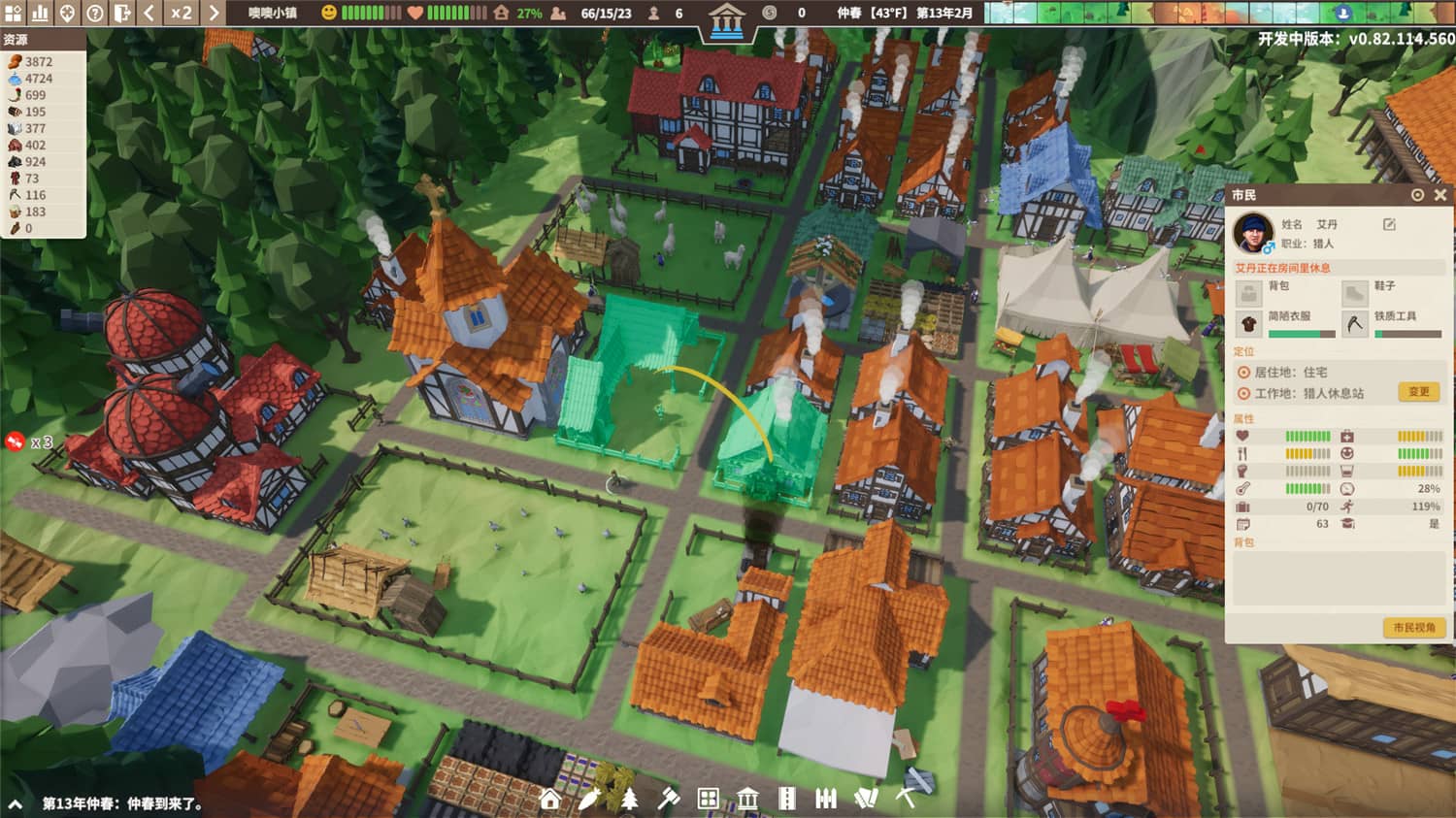Open the main menu door icon
1456x818 pixels.
pos(121,14)
